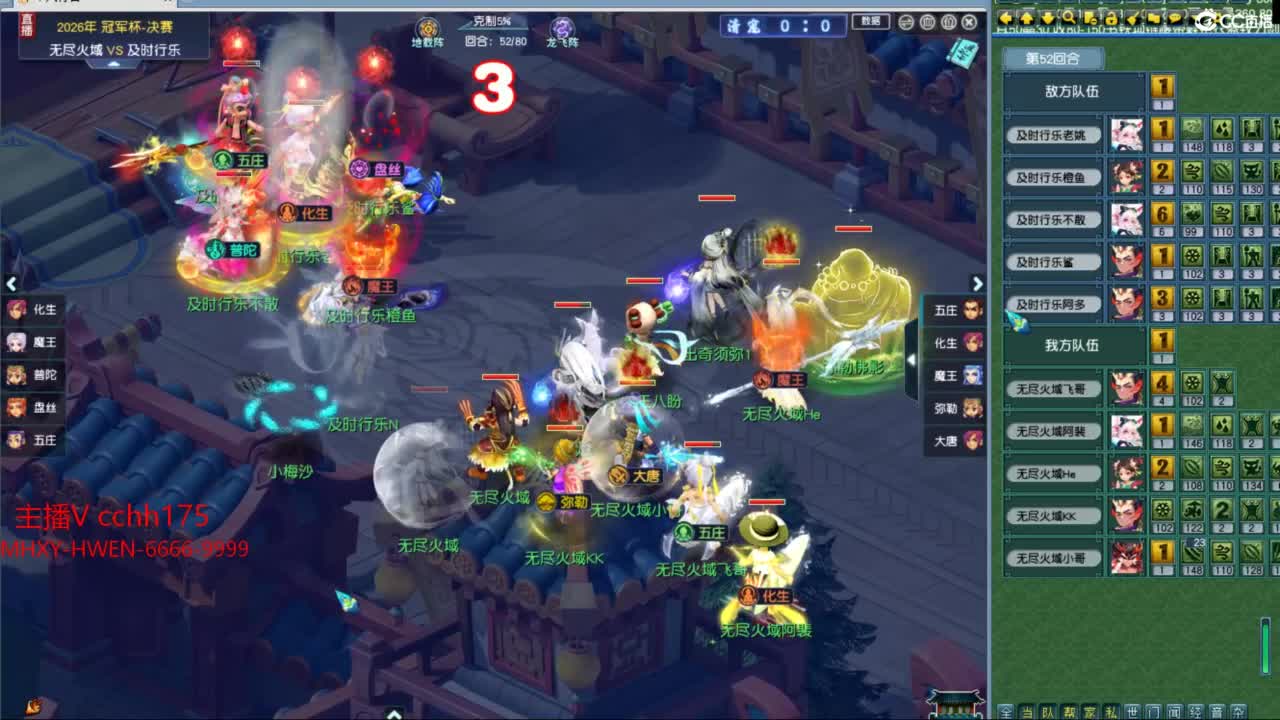Expand the right unit list with the right chevron
Screen dimensions: 1280x720
[978, 284]
